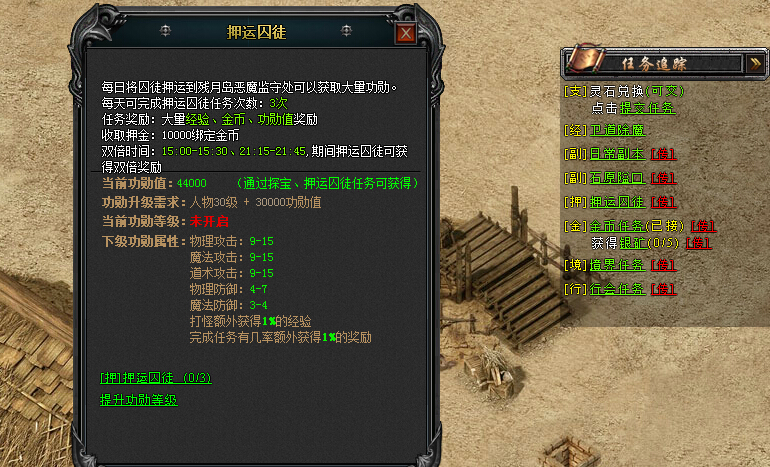Teleport using [传] next to 行会任务
The width and height of the screenshot is (770, 467).
click(661, 290)
